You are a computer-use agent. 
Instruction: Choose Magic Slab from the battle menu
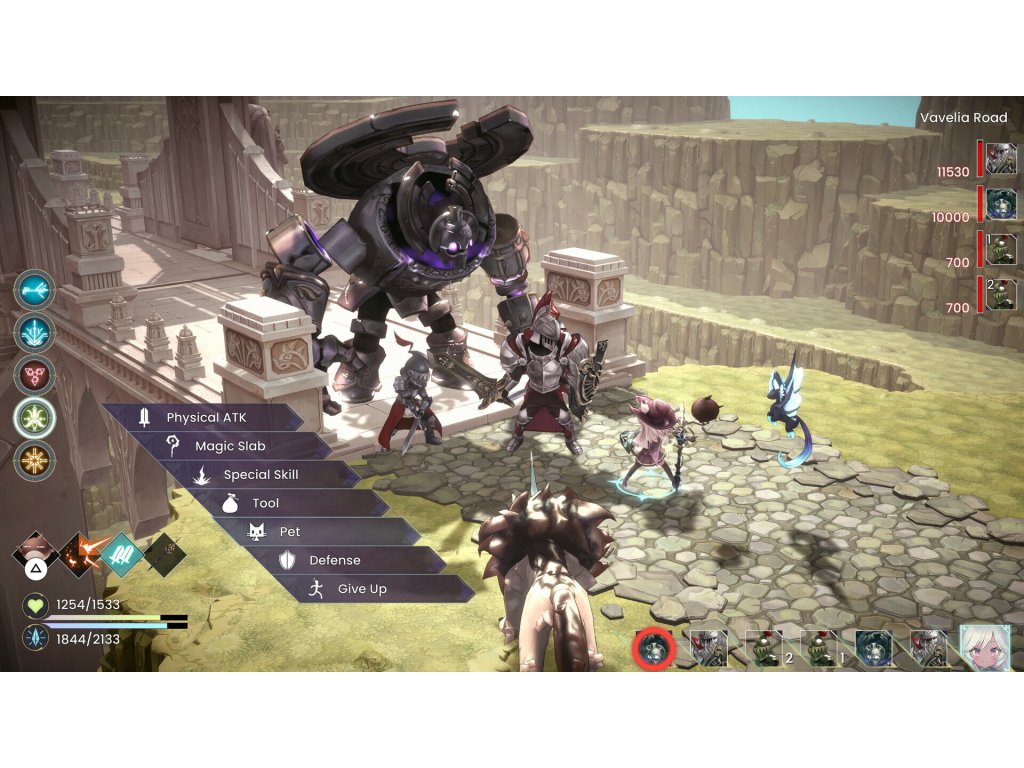[230, 446]
